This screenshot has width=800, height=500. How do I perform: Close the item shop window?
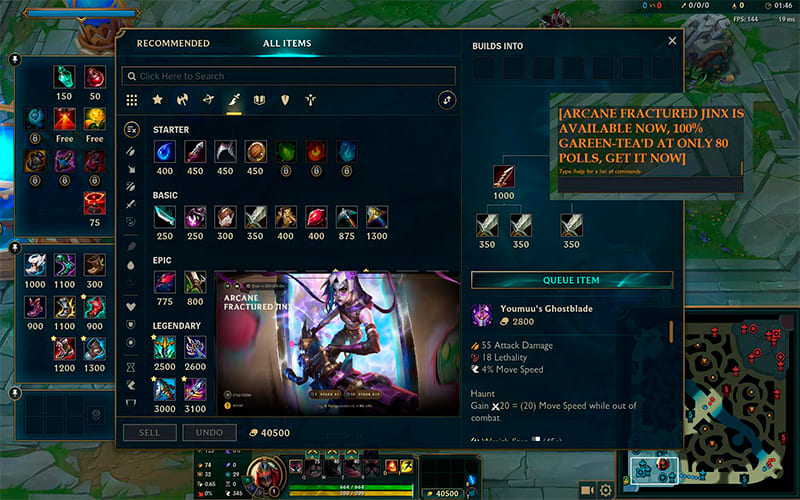[672, 41]
